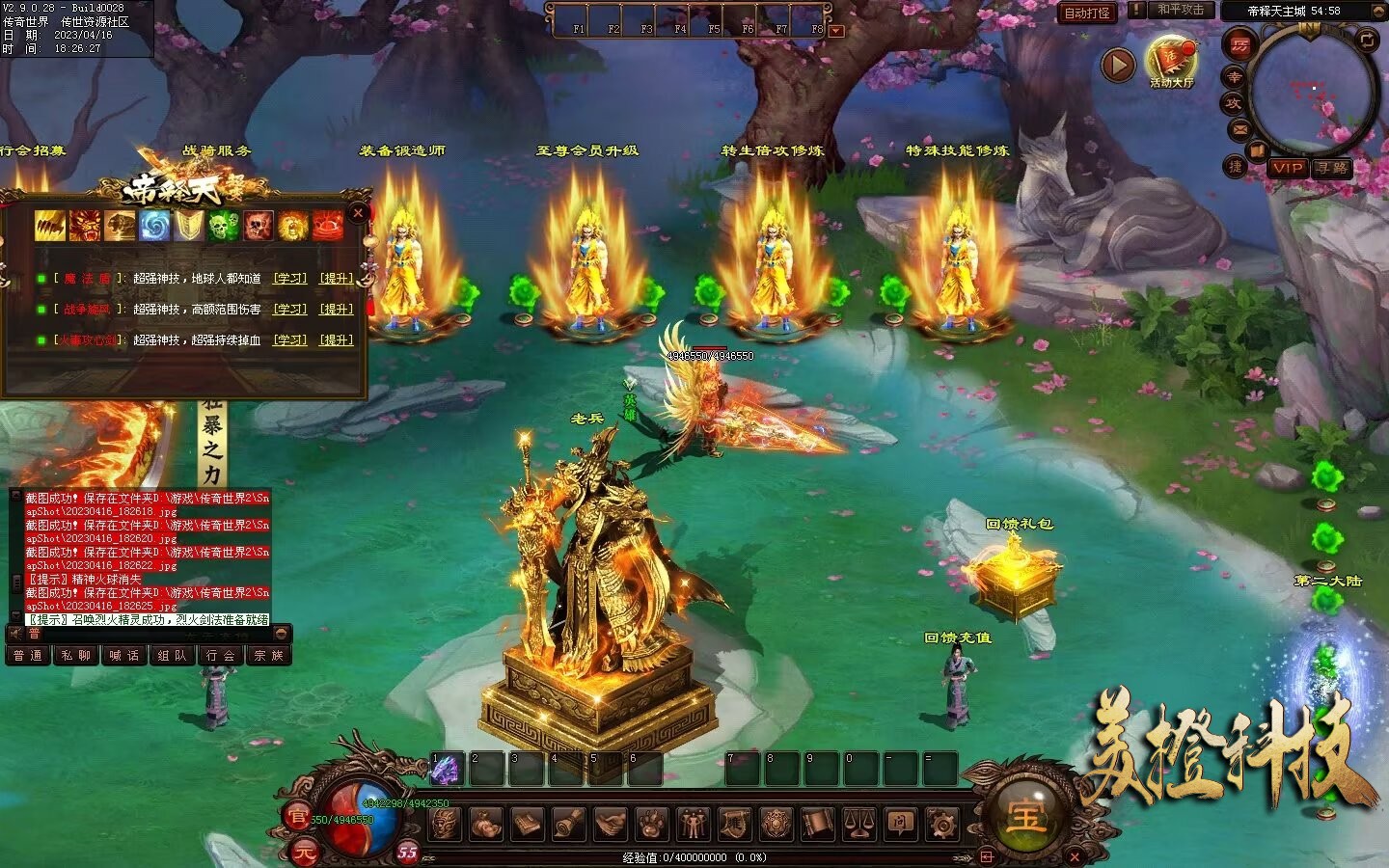Toggle 自动打怪 auto-fight button
Image resolution: width=1389 pixels, height=868 pixels.
click(1086, 13)
